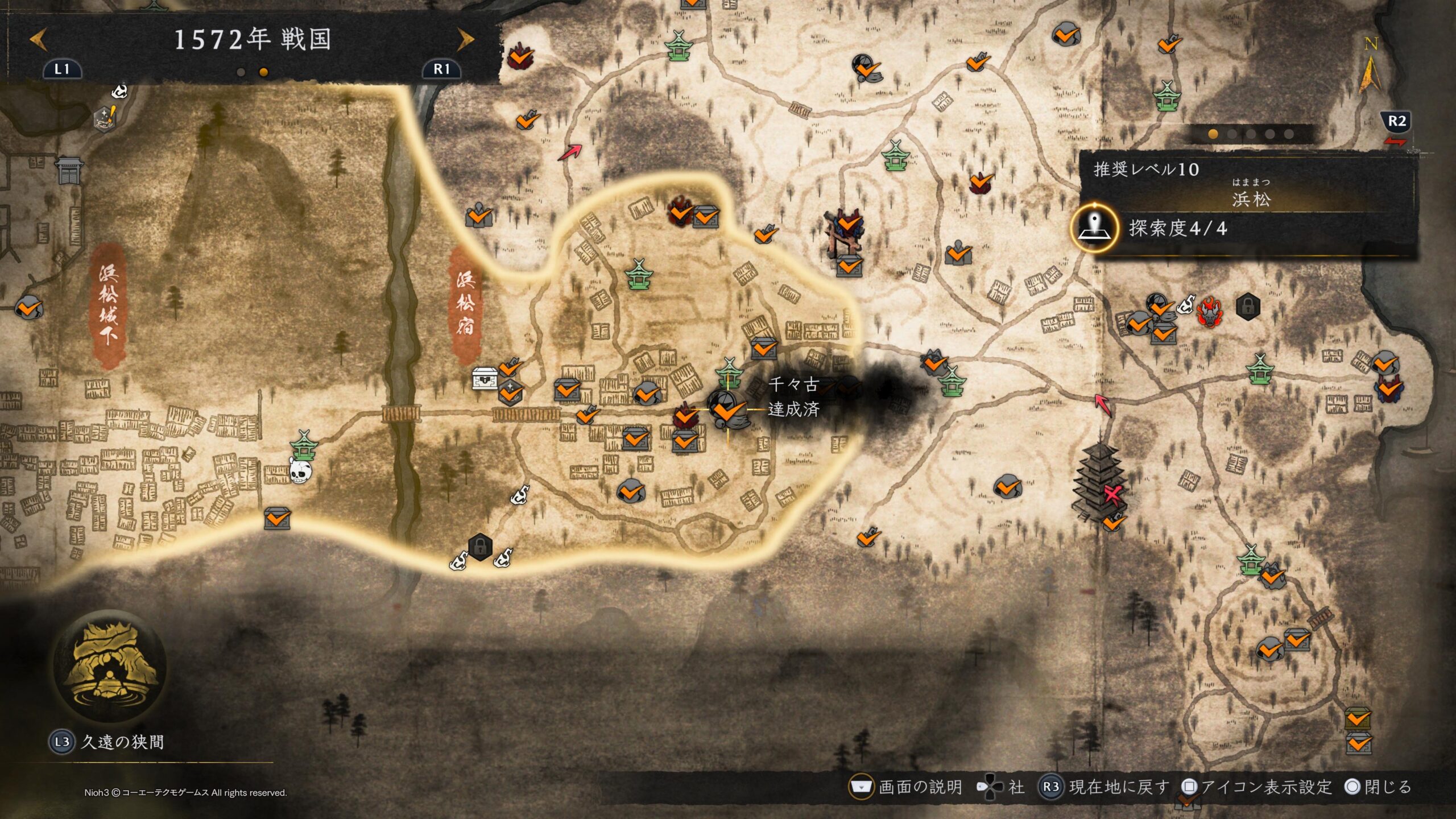Select the green shrine marker beside the skull
The height and width of the screenshot is (819, 1456).
coord(304,445)
